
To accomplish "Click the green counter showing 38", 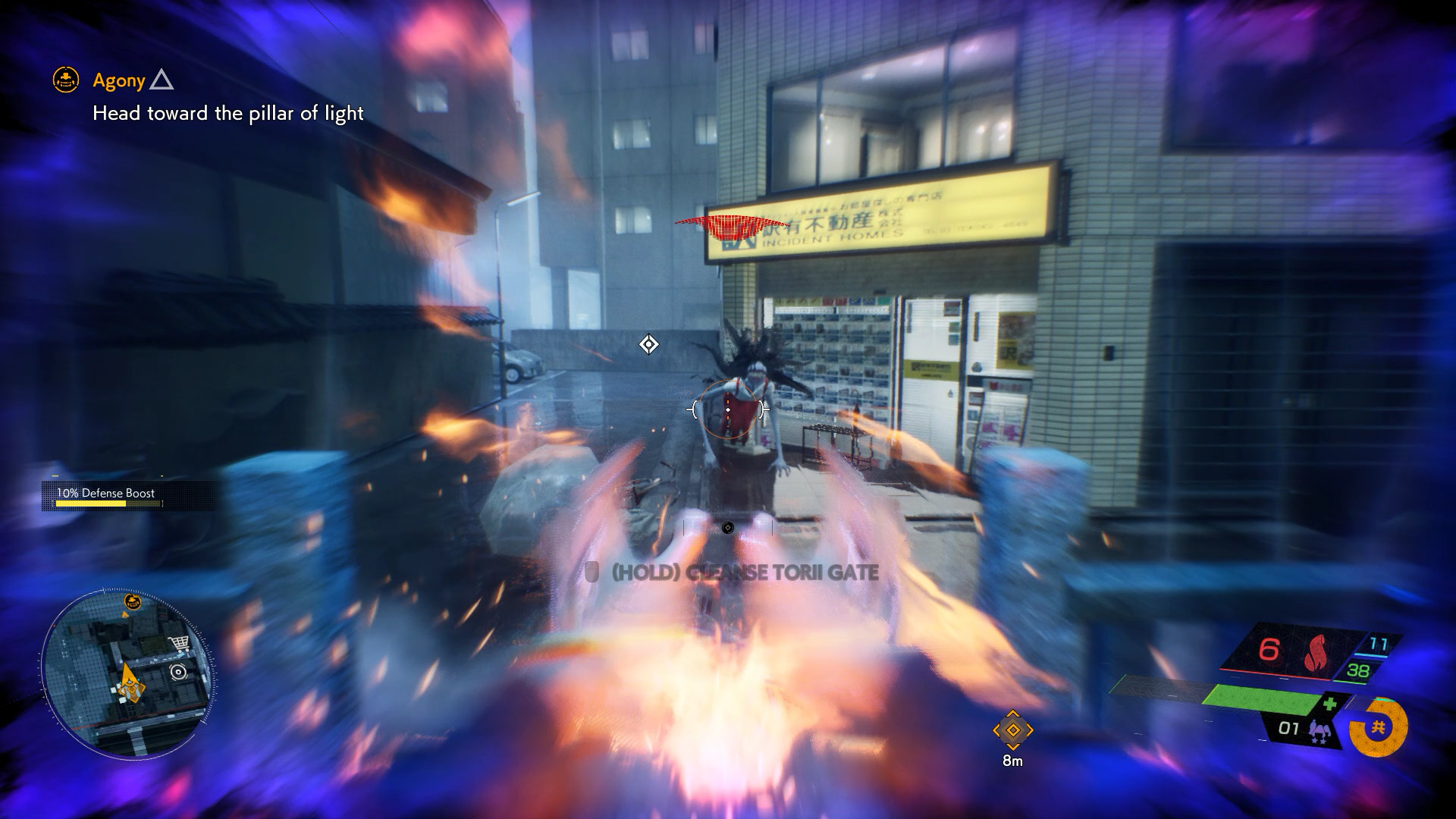I will [1358, 670].
